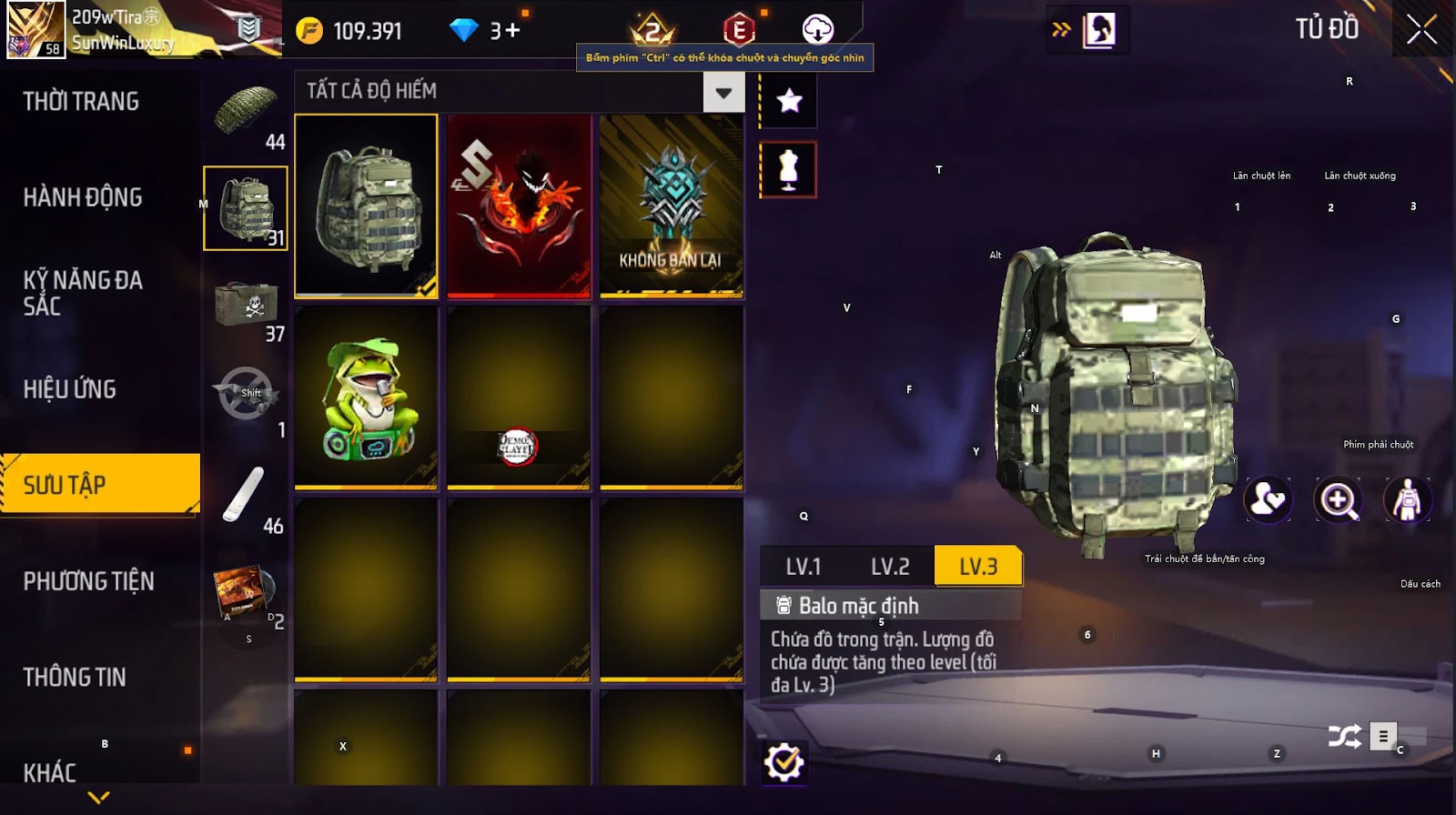
Task: Select the Không Bán Lại backpack tile
Action: click(672, 206)
